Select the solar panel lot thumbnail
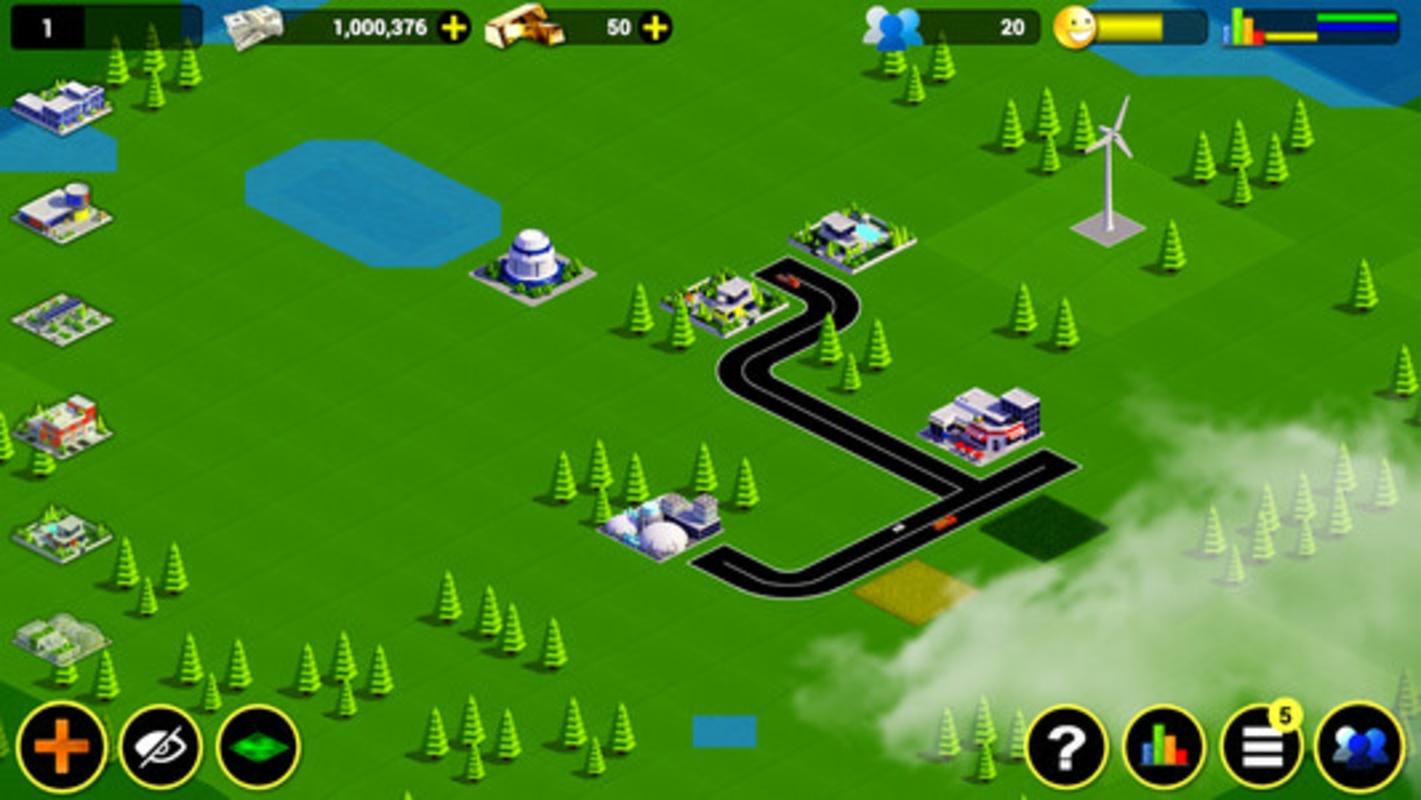1421x800 pixels. (x=62, y=319)
